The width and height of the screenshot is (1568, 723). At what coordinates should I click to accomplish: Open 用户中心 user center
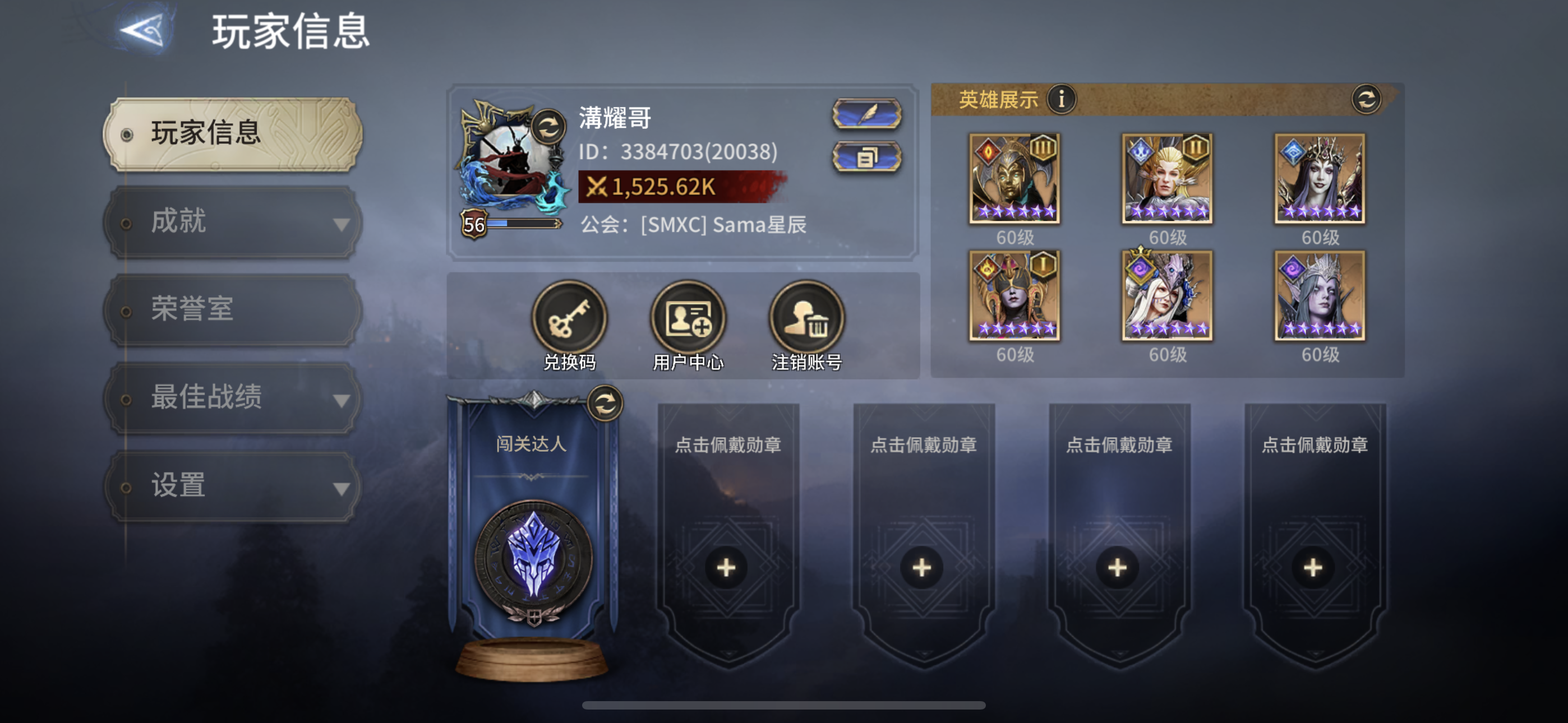click(x=689, y=317)
